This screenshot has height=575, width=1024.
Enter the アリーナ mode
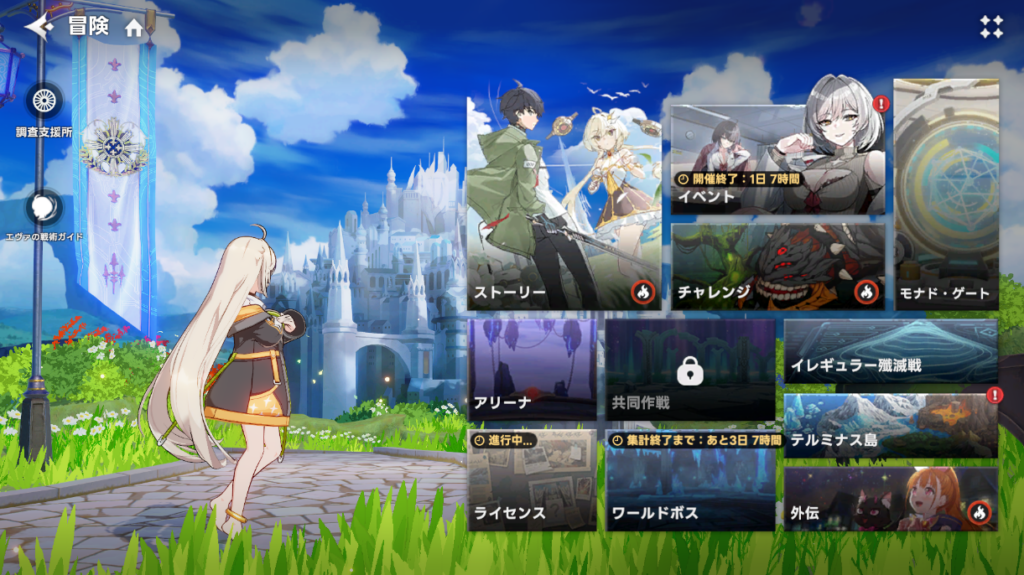coord(532,370)
